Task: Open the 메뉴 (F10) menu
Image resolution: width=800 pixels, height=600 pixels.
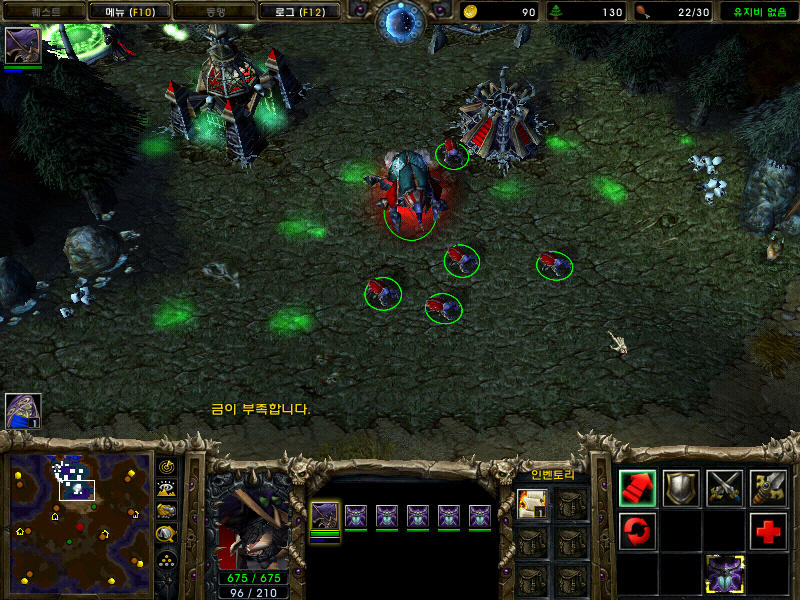Action: tap(128, 12)
